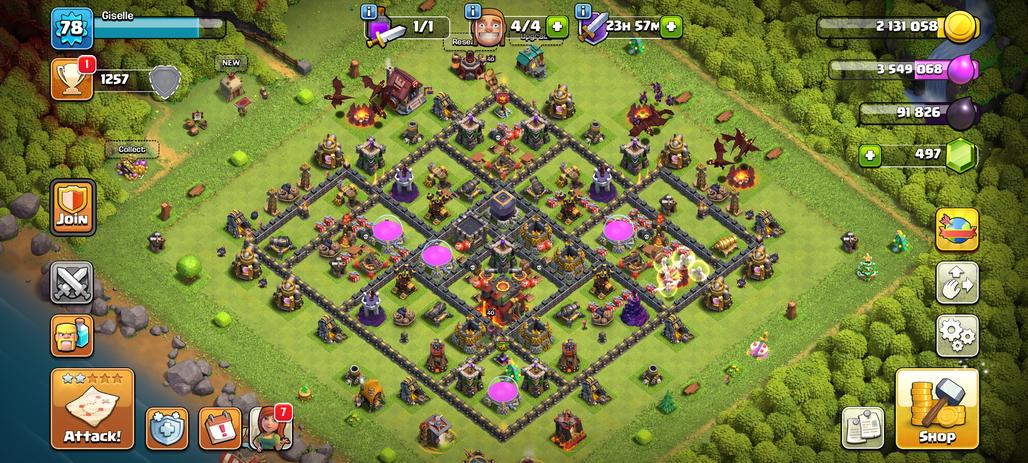
Task: Add gems with the green plus
Action: (870, 155)
